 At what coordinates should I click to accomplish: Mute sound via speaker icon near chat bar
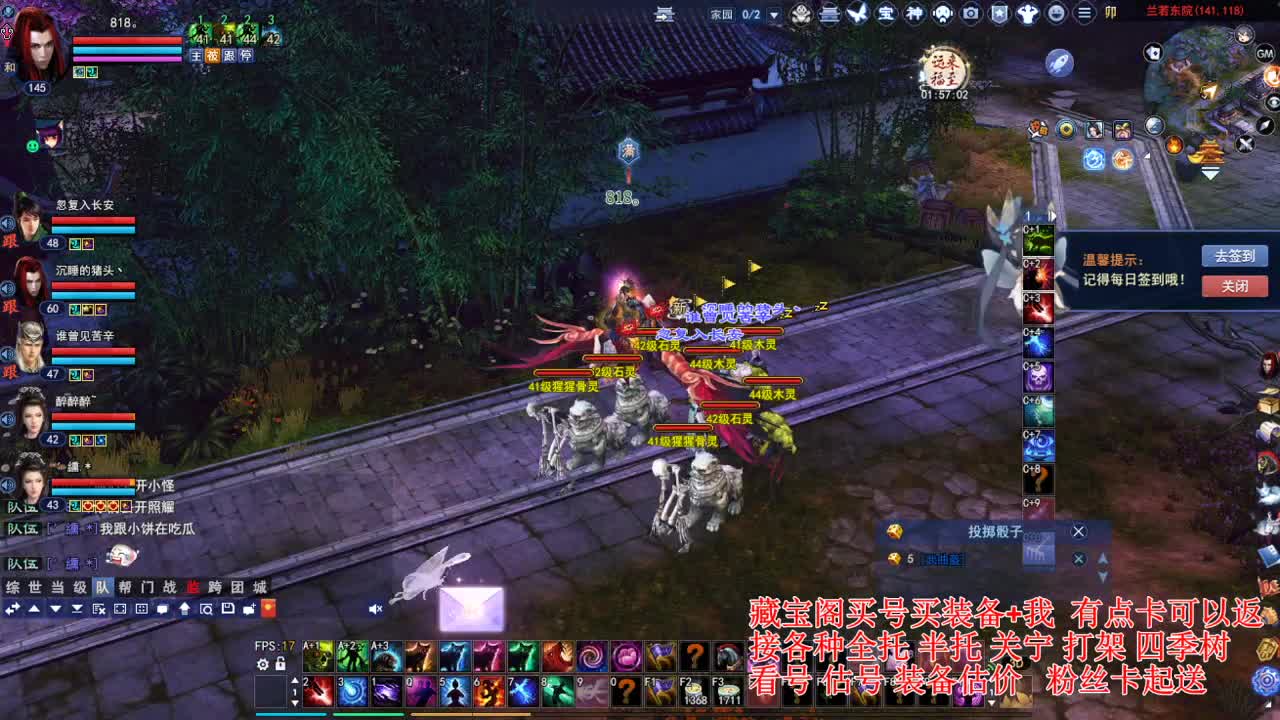pos(375,609)
